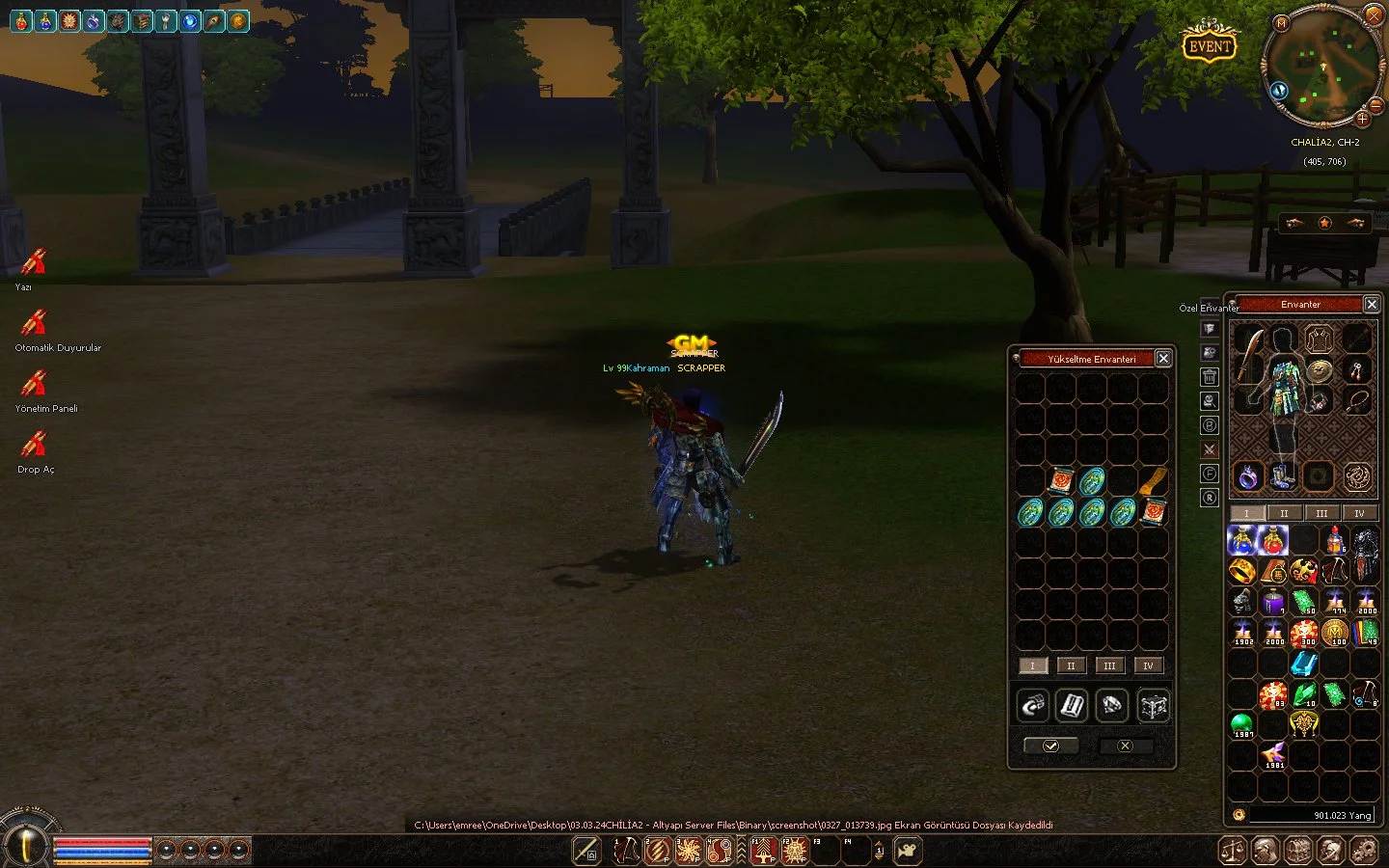Cancel with the X button below upgrade tools

pos(1125,746)
